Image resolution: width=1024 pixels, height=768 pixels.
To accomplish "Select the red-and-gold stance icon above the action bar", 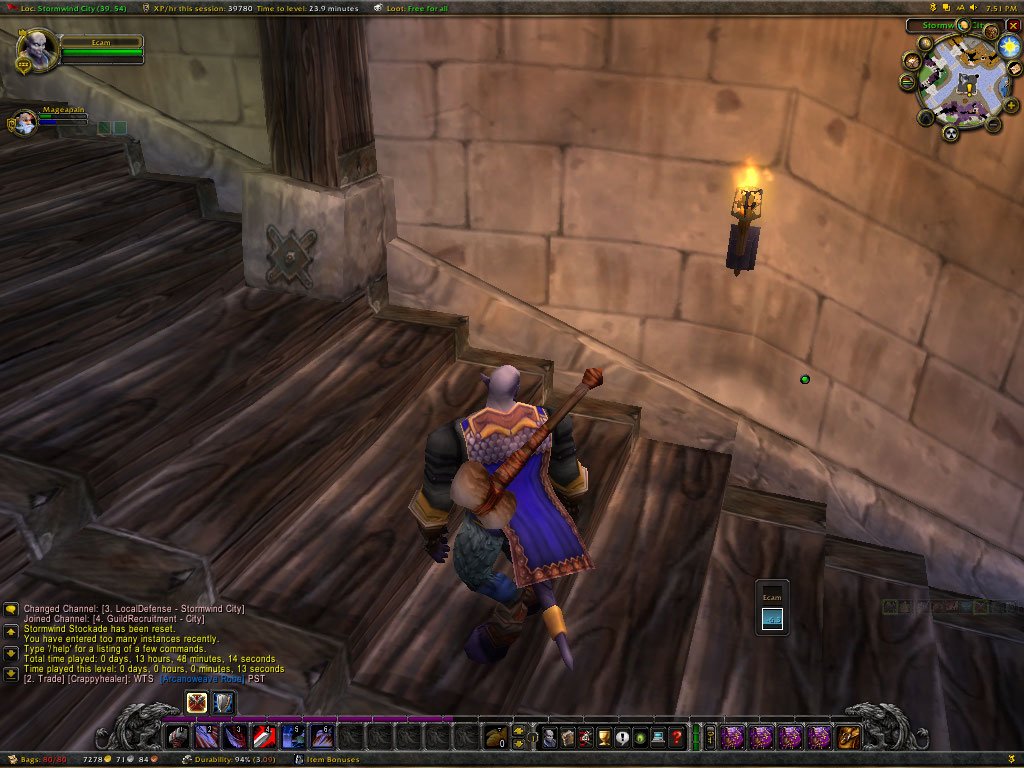I will (x=197, y=702).
